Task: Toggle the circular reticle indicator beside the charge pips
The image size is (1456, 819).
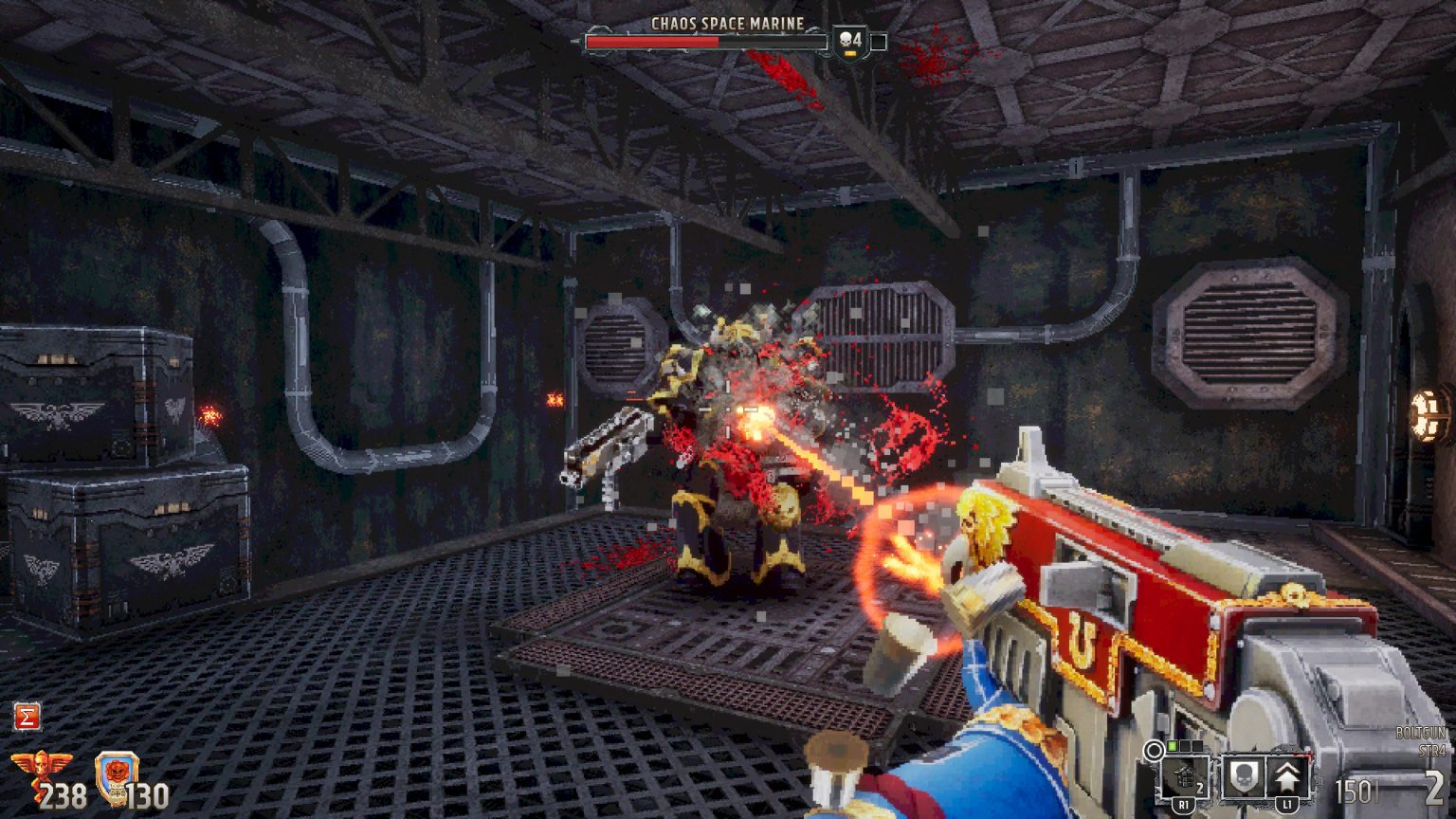Action: (1155, 752)
